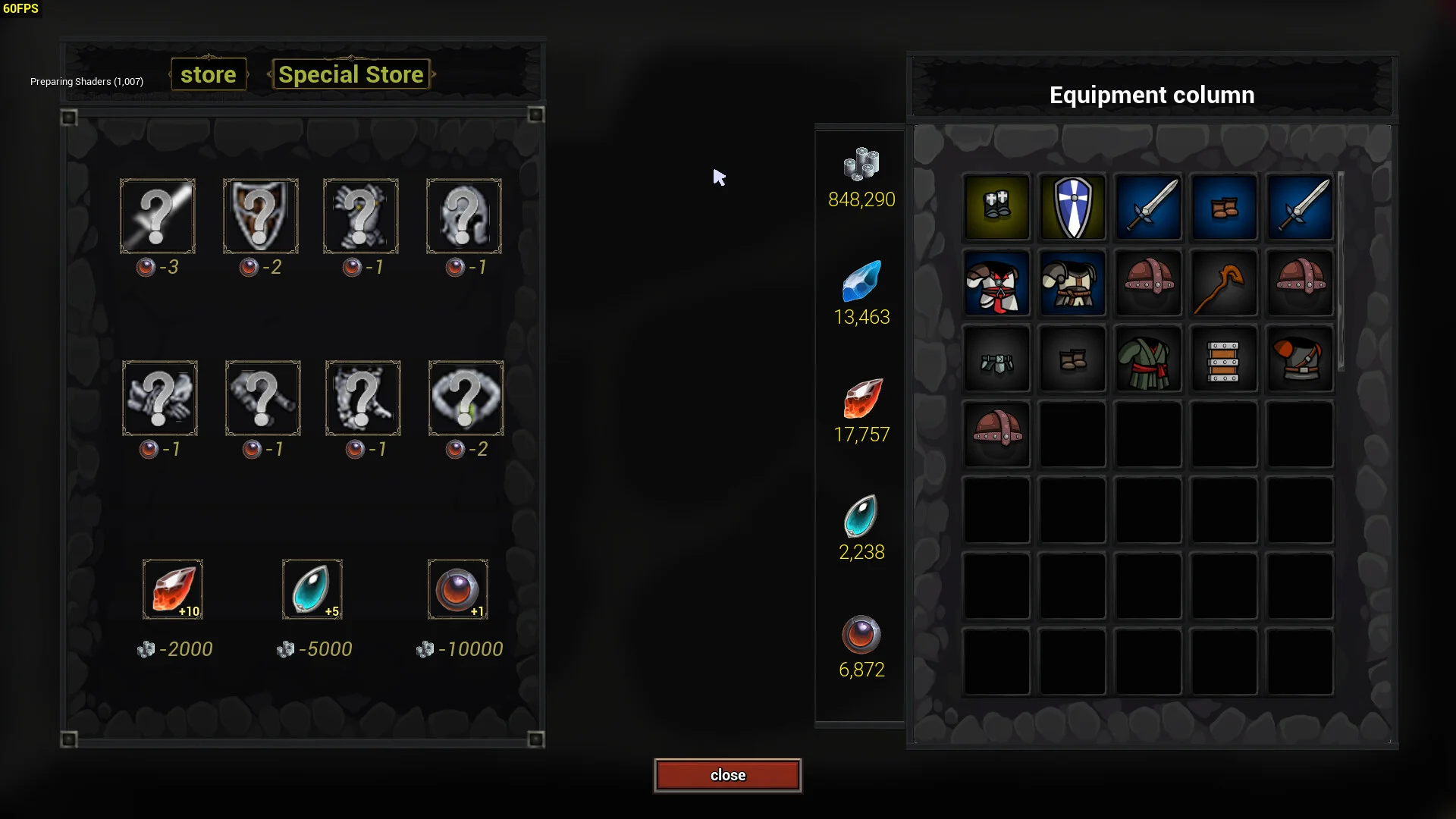Close the store window
1456x819 pixels.
(727, 775)
